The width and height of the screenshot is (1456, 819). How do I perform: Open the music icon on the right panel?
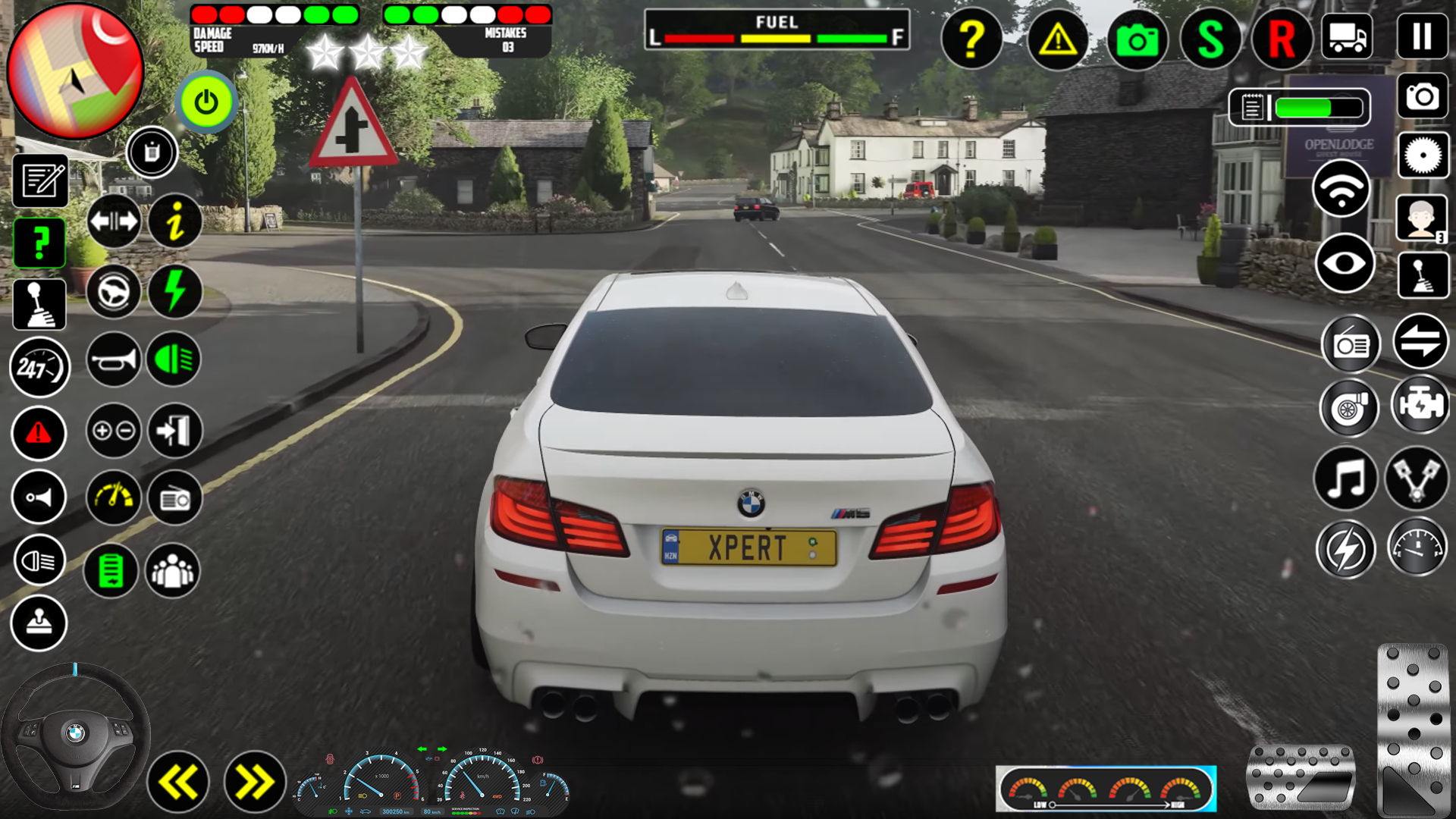1346,478
